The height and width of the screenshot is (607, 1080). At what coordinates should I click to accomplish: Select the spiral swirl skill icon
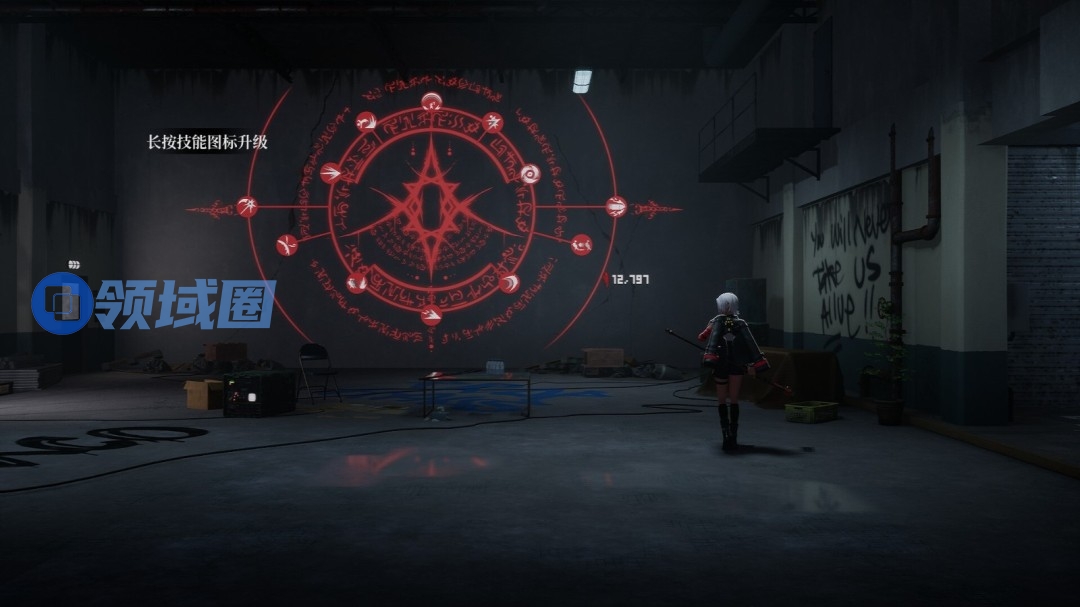(530, 174)
